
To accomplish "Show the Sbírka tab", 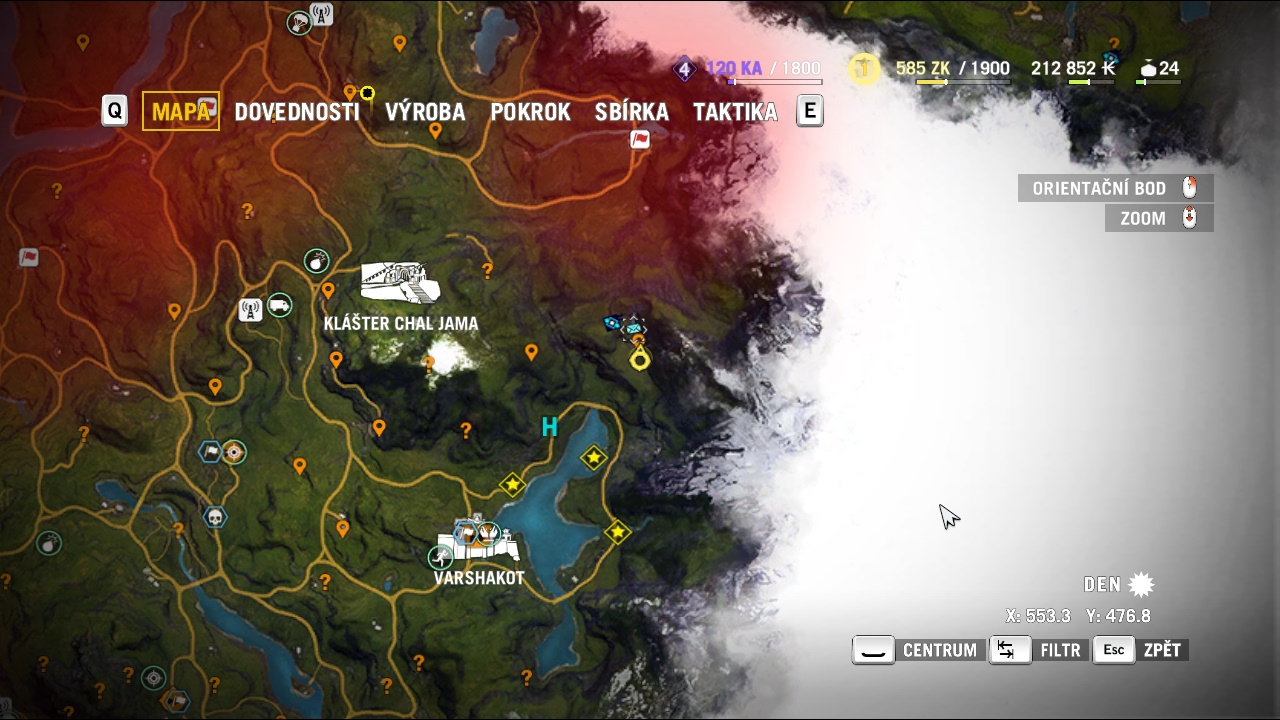I will point(631,112).
